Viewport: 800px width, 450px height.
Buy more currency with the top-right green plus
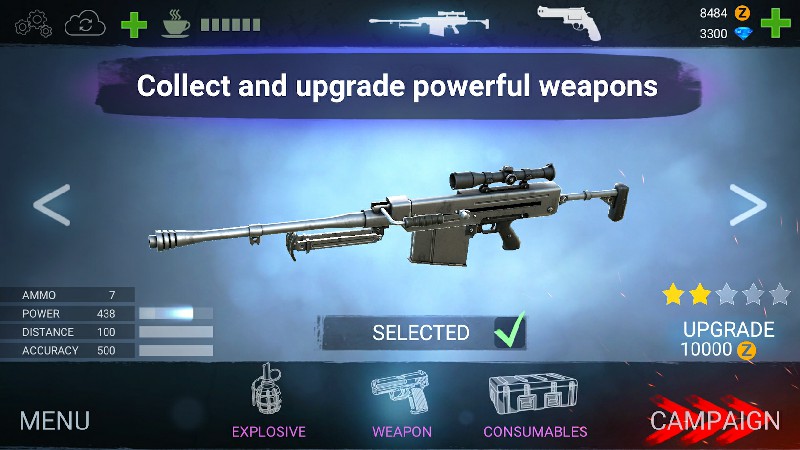click(775, 22)
